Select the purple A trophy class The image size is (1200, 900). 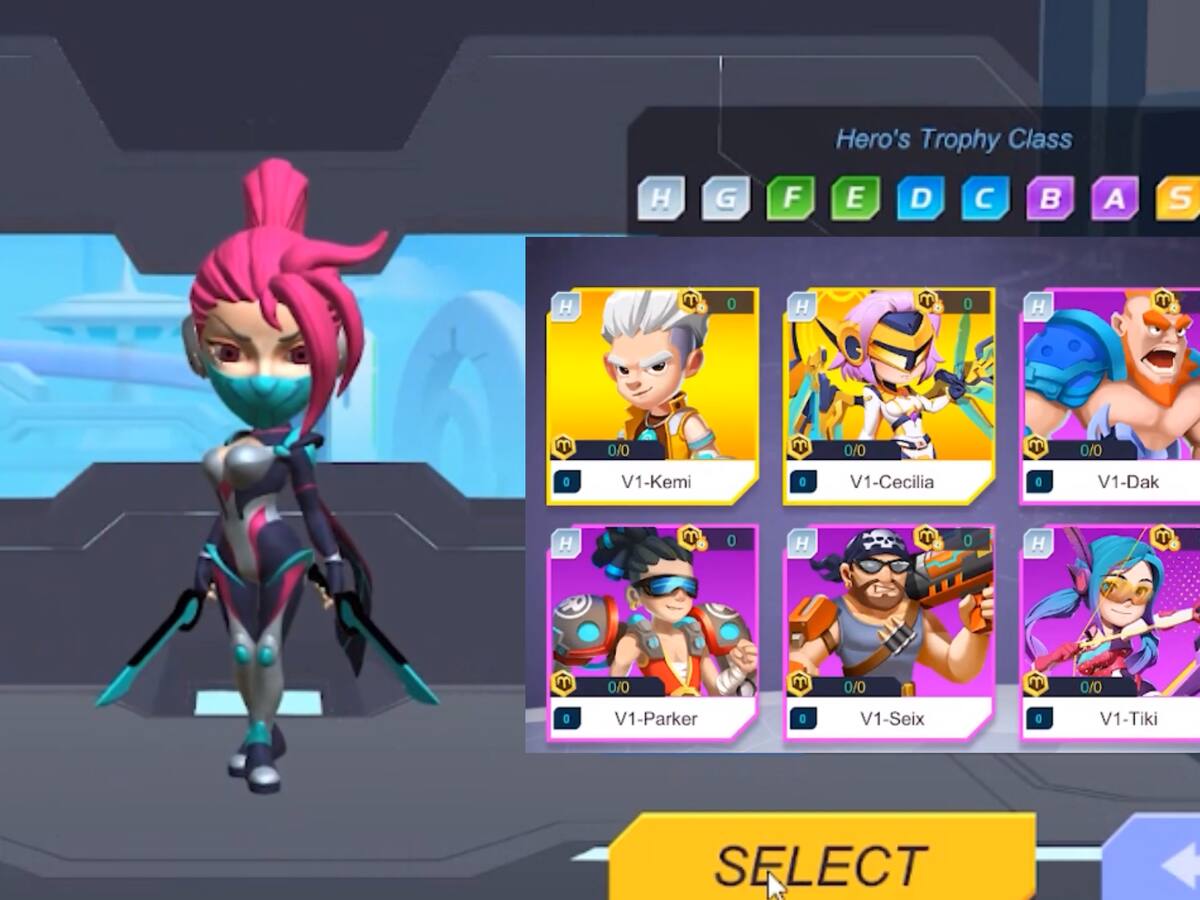[x=1114, y=198]
